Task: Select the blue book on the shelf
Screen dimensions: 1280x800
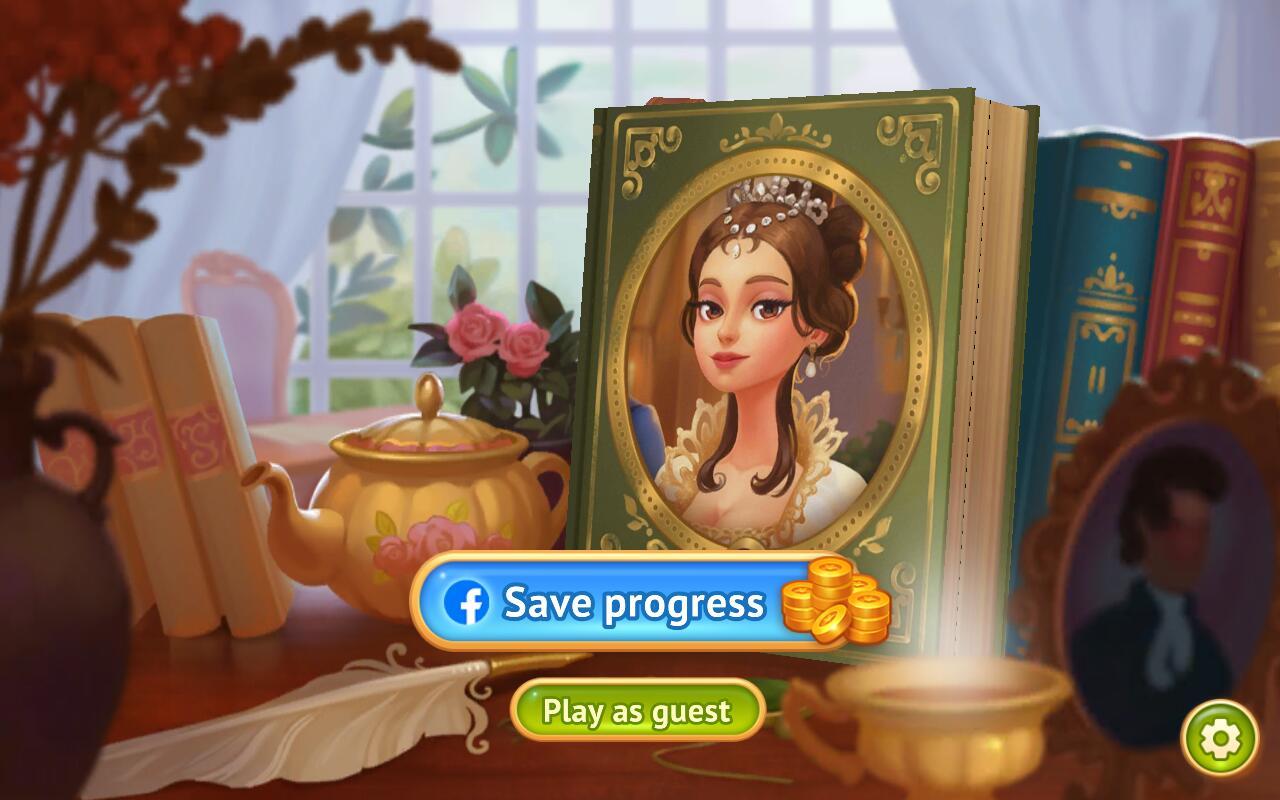Action: click(1095, 280)
